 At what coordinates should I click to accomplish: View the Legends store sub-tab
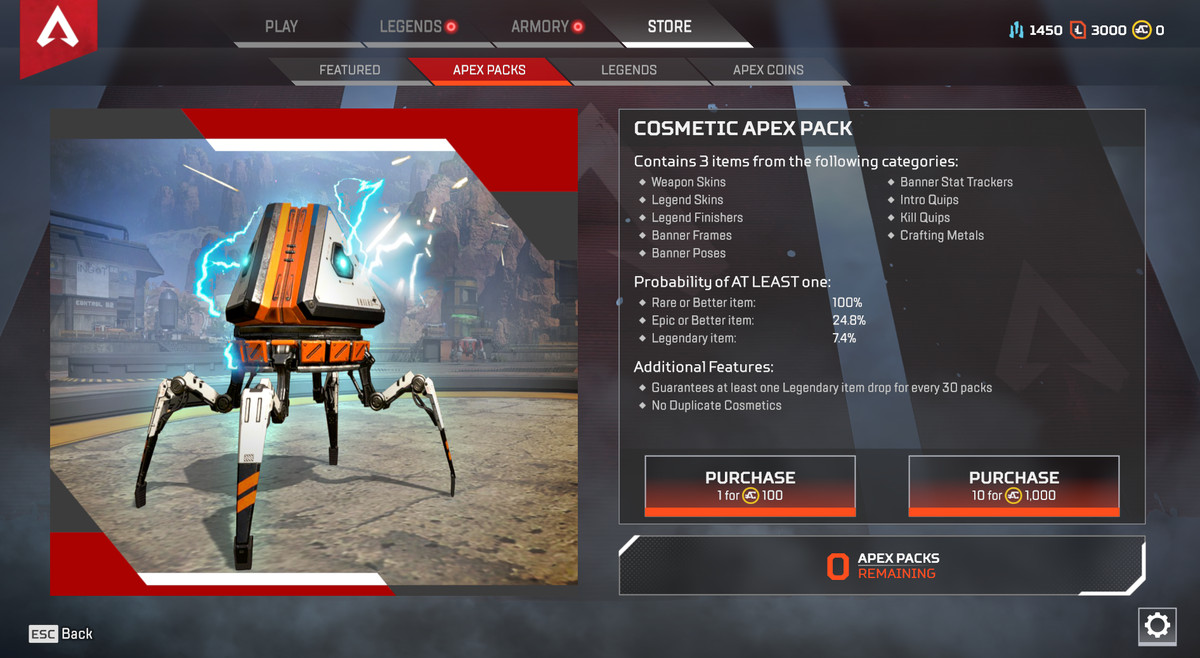click(629, 70)
